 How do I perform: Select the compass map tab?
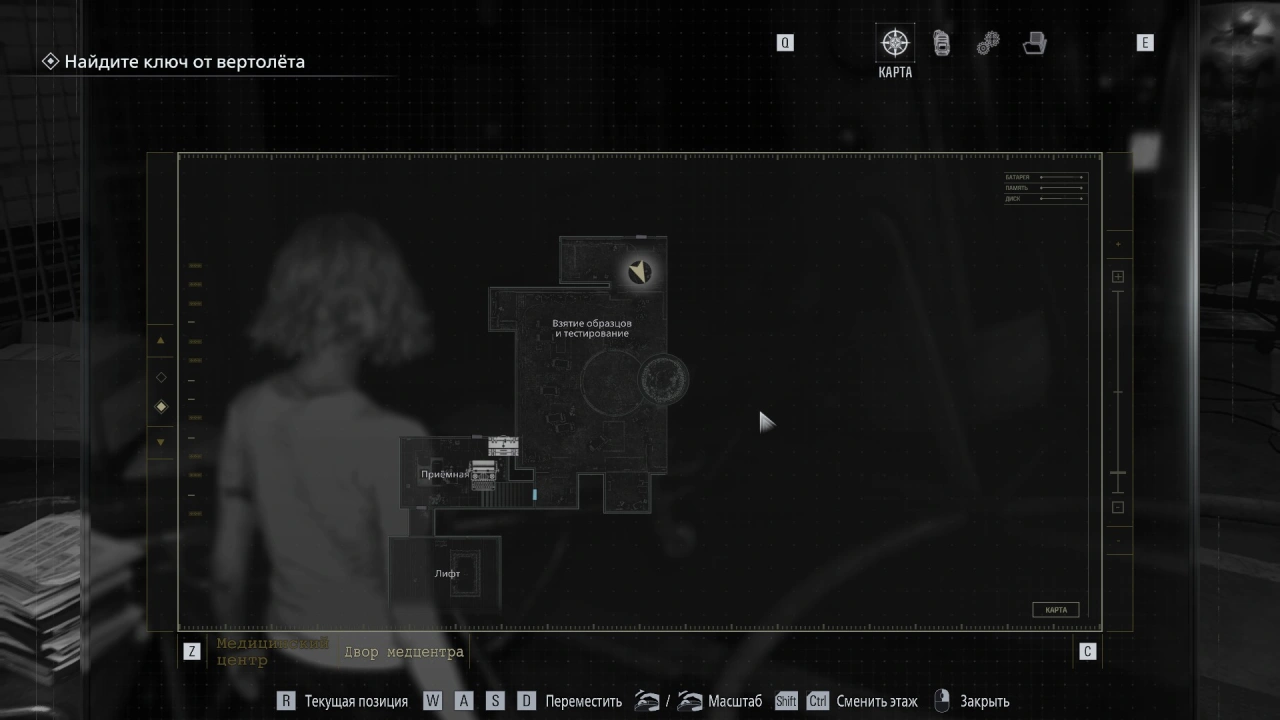pos(894,44)
